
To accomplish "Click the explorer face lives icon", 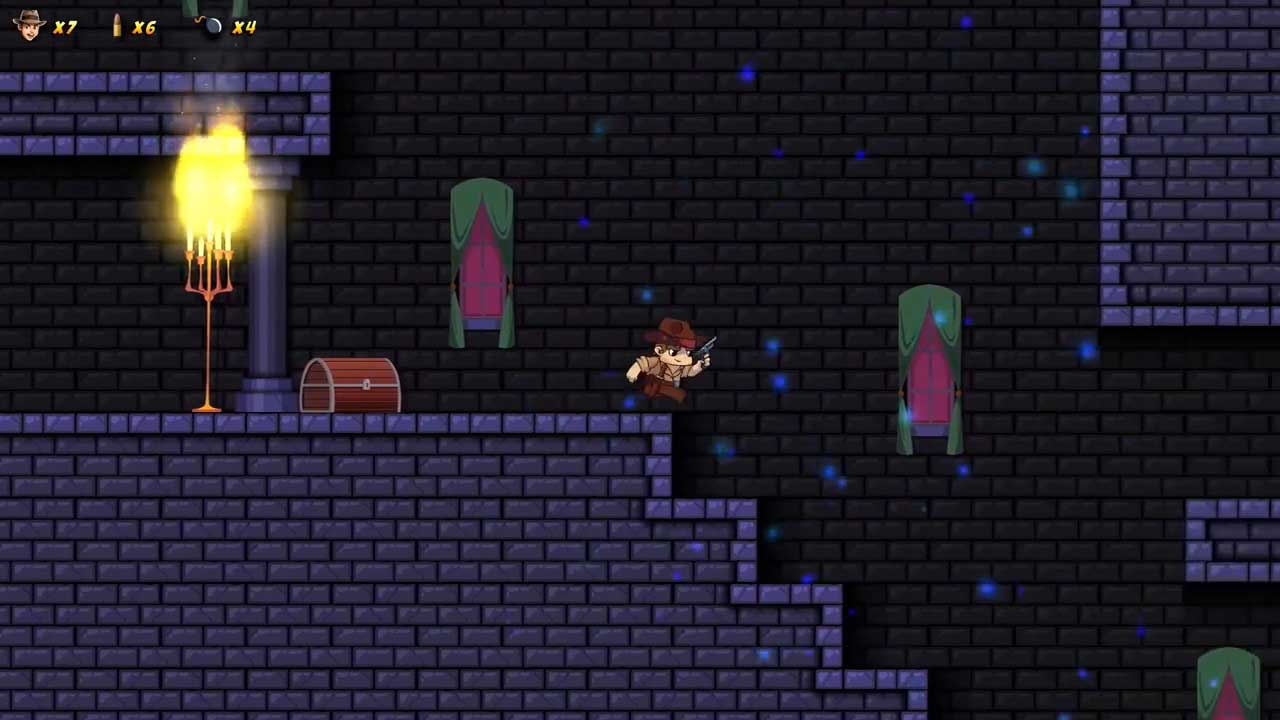I will click(30, 25).
